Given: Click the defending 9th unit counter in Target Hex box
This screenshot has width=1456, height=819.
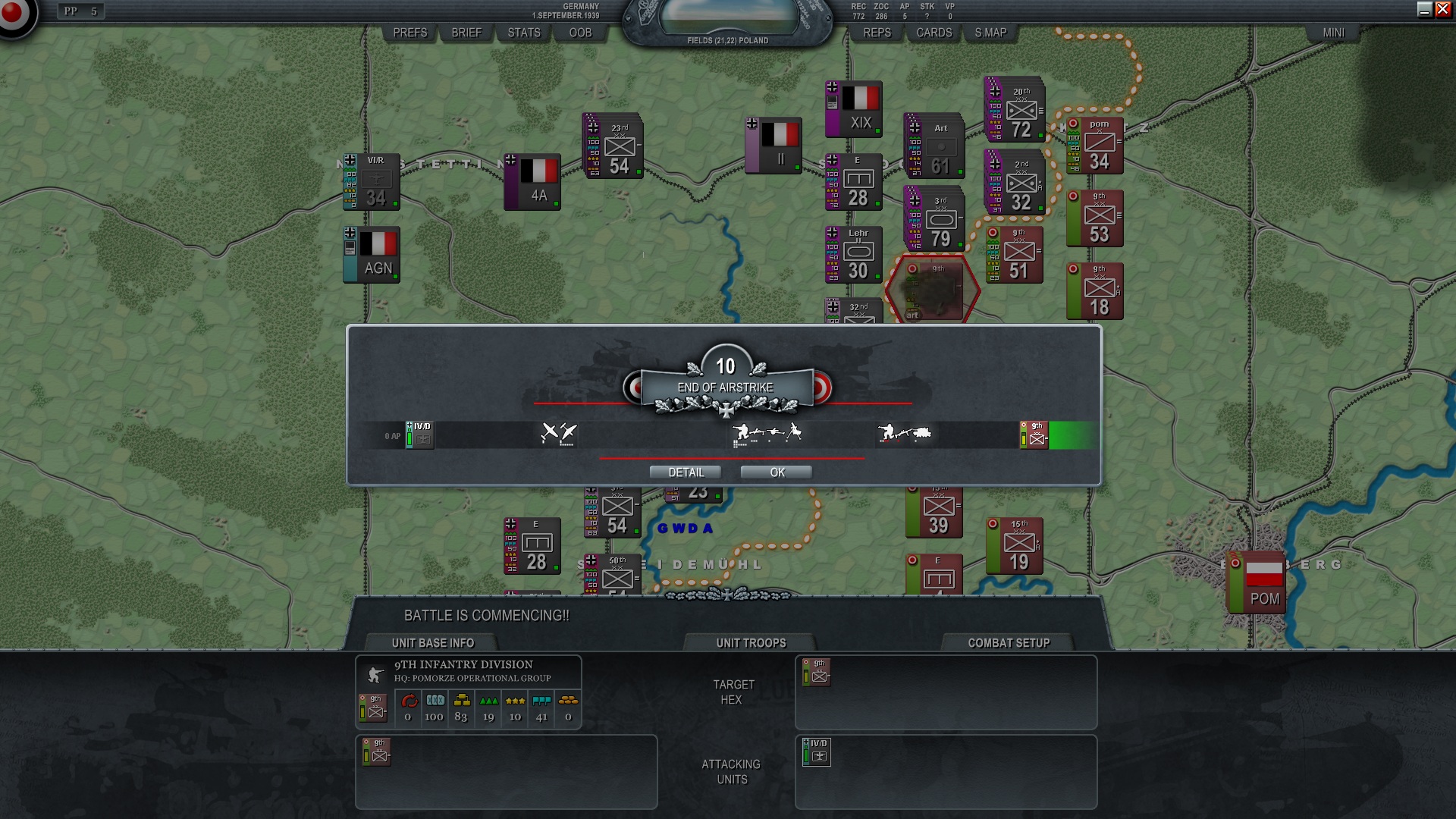Looking at the screenshot, I should [x=815, y=673].
